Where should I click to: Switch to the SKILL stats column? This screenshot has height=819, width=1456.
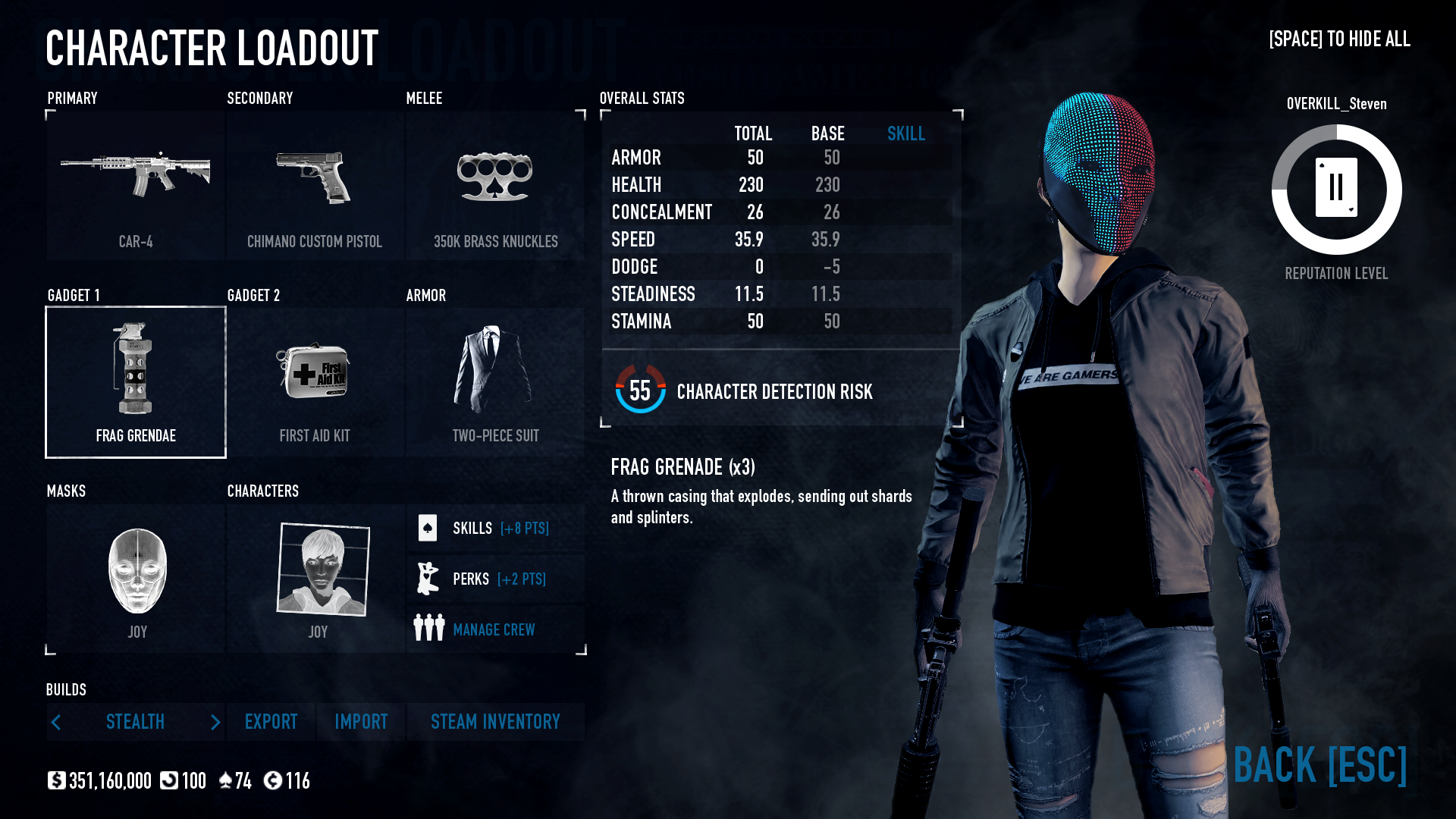coord(906,133)
